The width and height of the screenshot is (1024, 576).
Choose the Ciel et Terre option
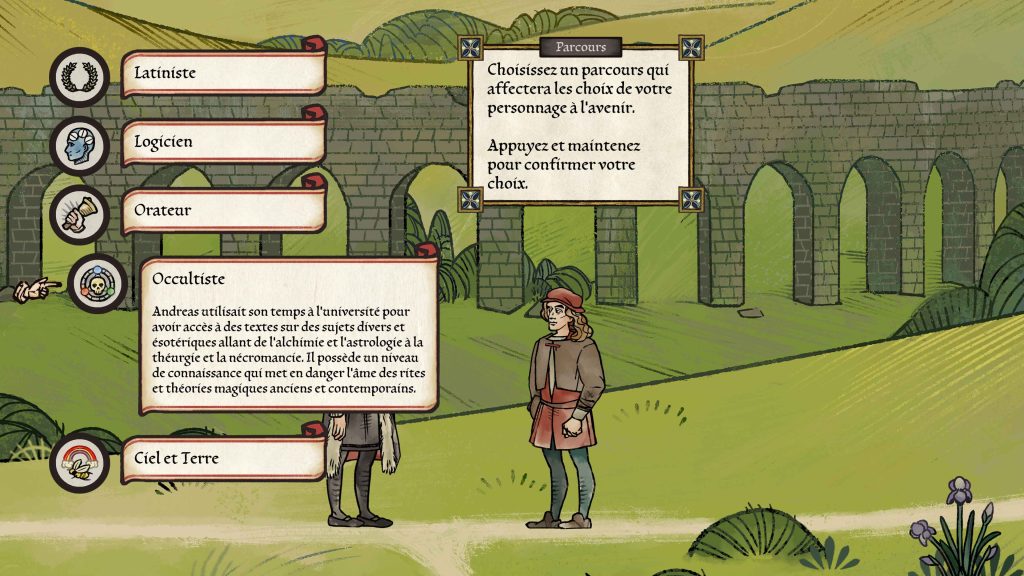[224, 460]
